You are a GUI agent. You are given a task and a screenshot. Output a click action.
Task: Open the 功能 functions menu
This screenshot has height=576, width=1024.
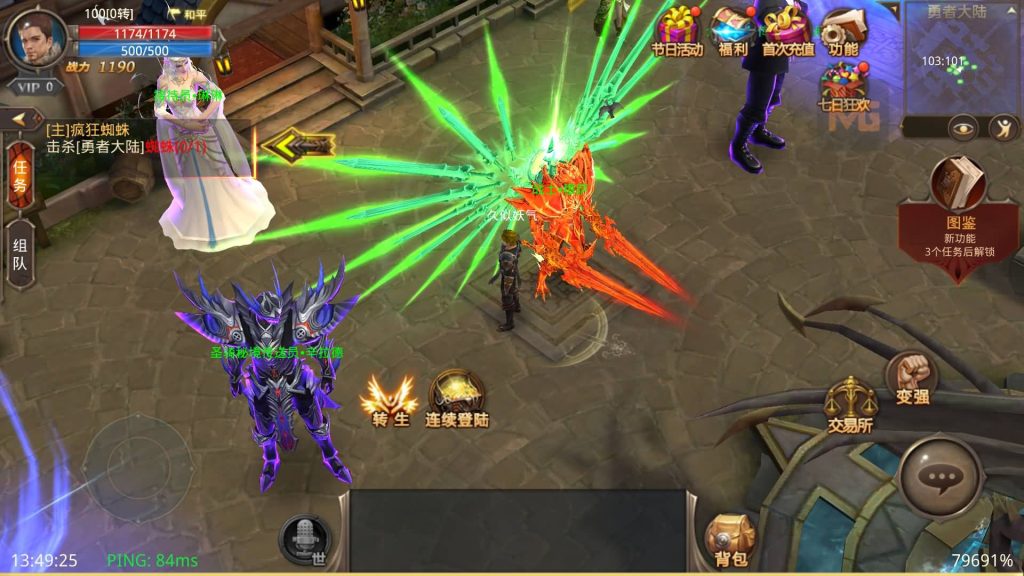click(x=843, y=28)
